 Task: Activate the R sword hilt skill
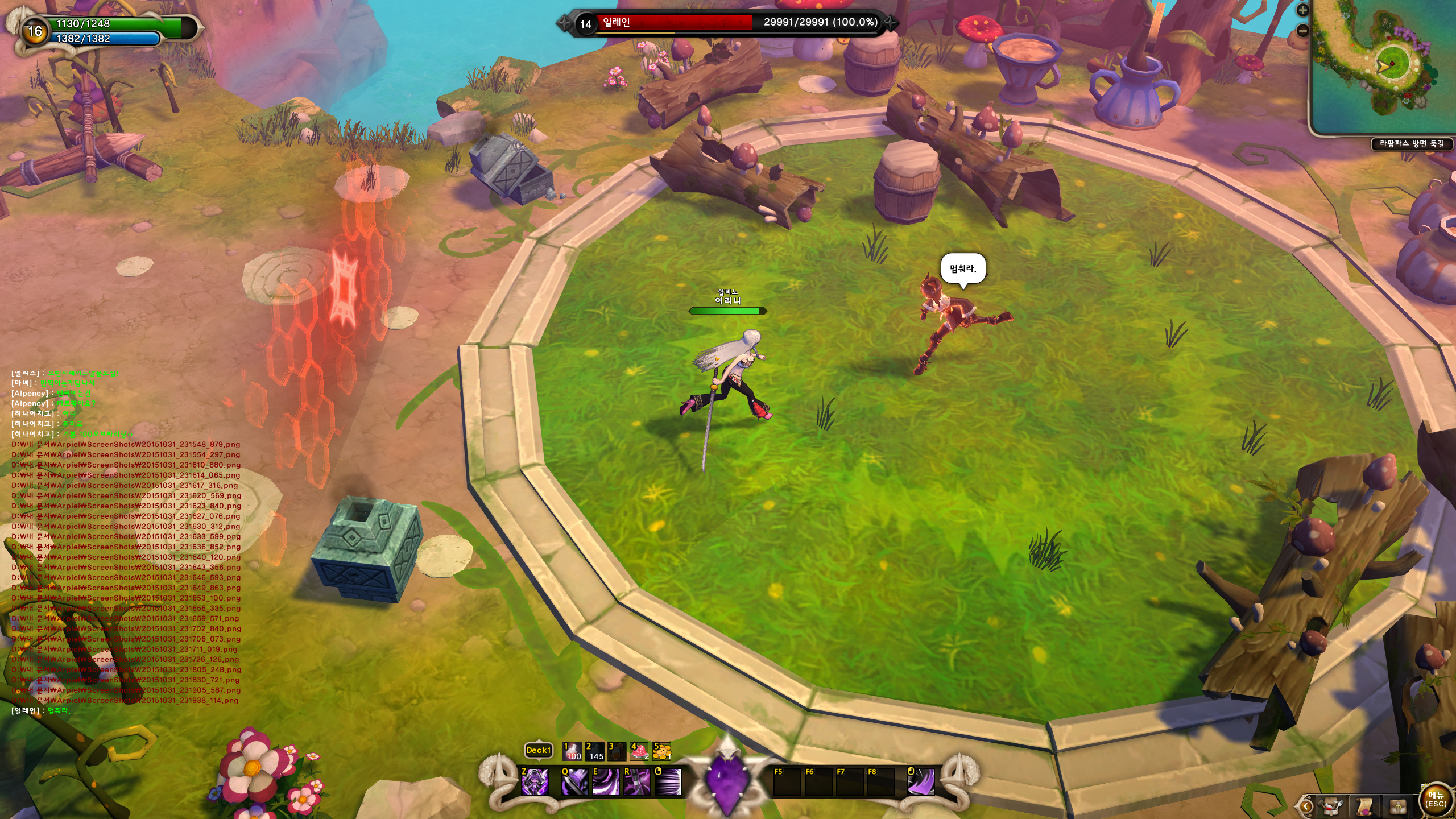click(x=637, y=781)
